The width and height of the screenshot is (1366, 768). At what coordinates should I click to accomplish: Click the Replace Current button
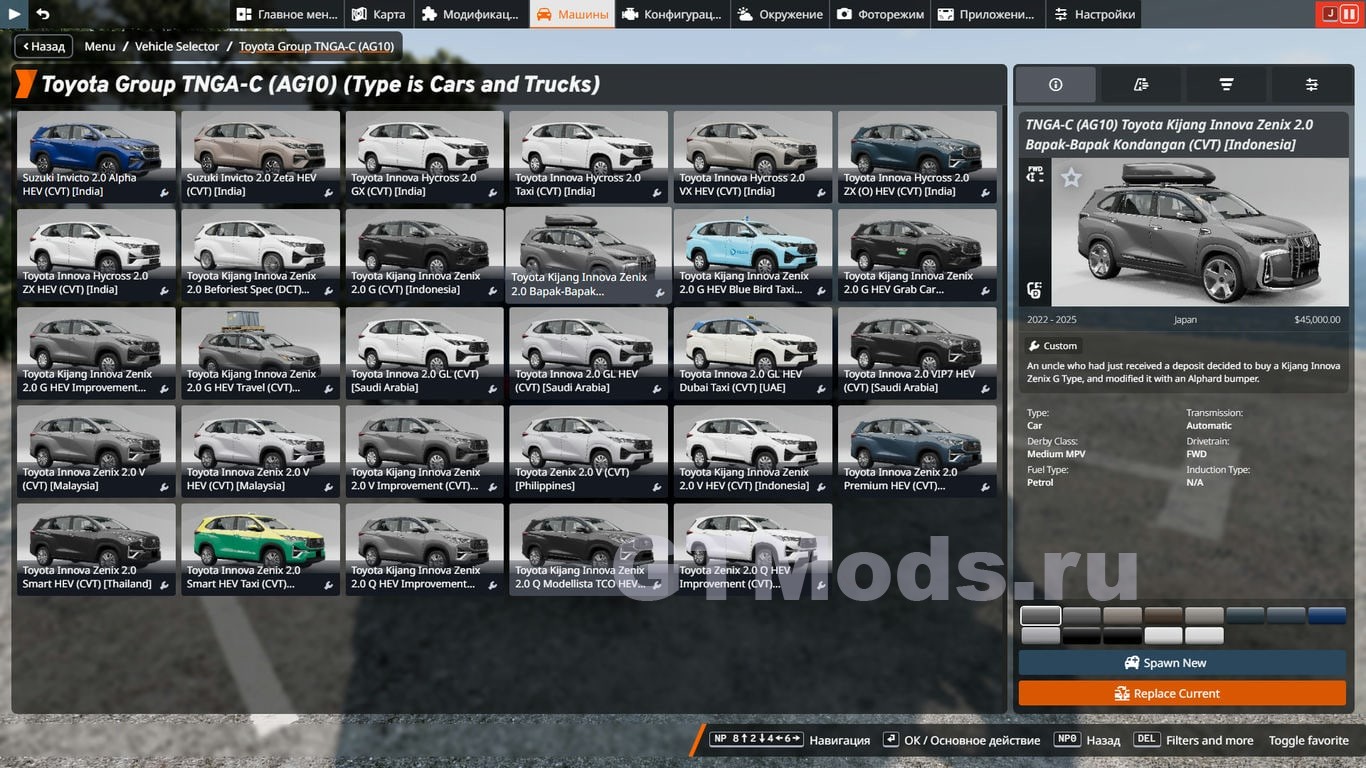[1182, 693]
